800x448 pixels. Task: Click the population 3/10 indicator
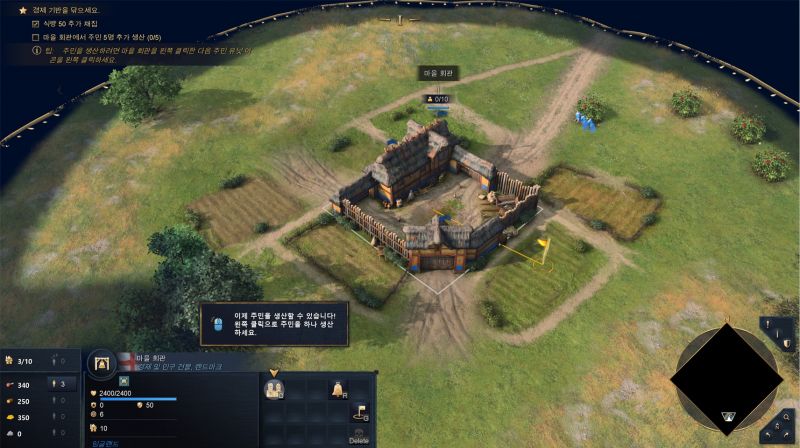pos(24,361)
